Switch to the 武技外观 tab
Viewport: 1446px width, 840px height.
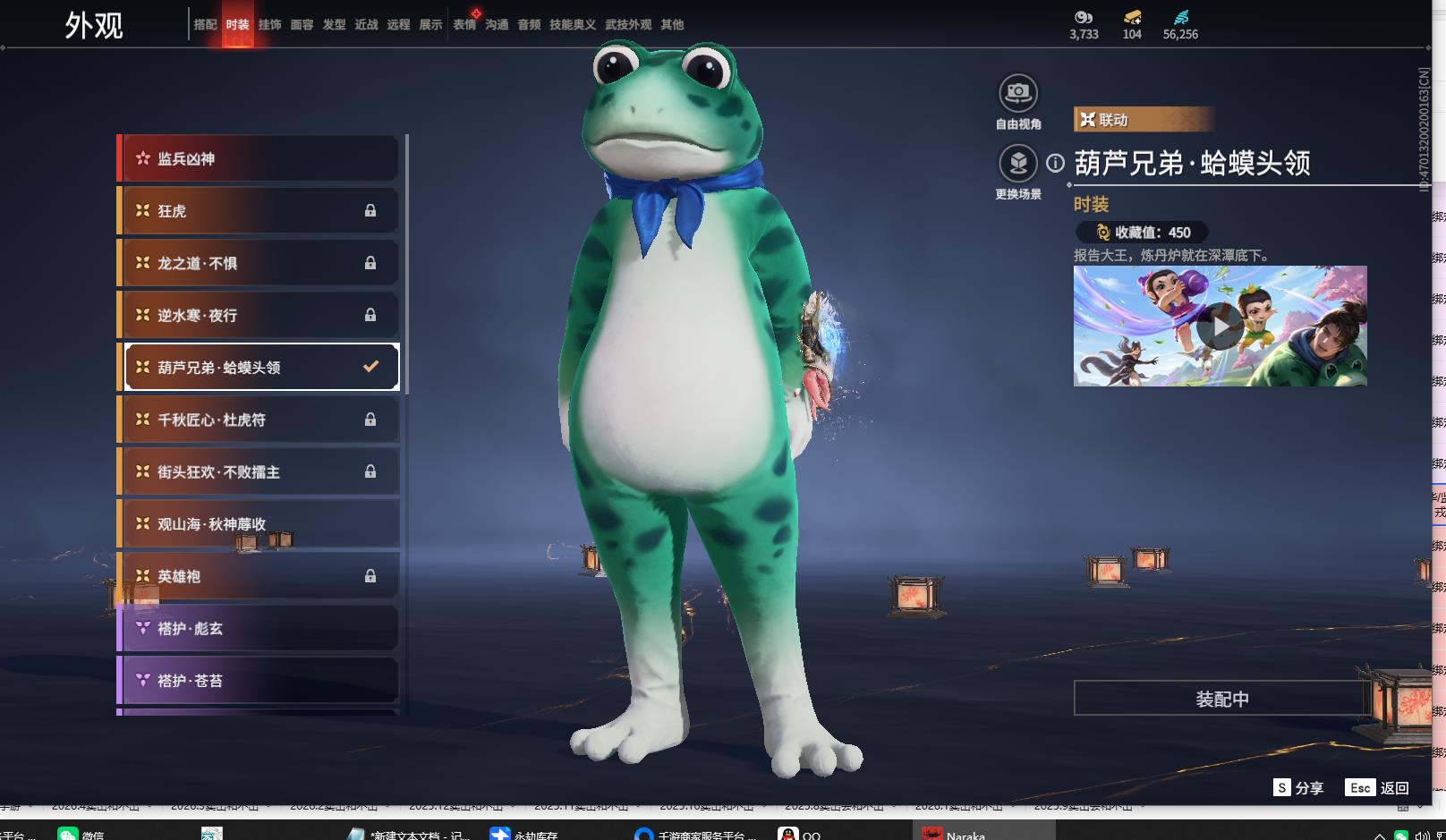(x=628, y=25)
